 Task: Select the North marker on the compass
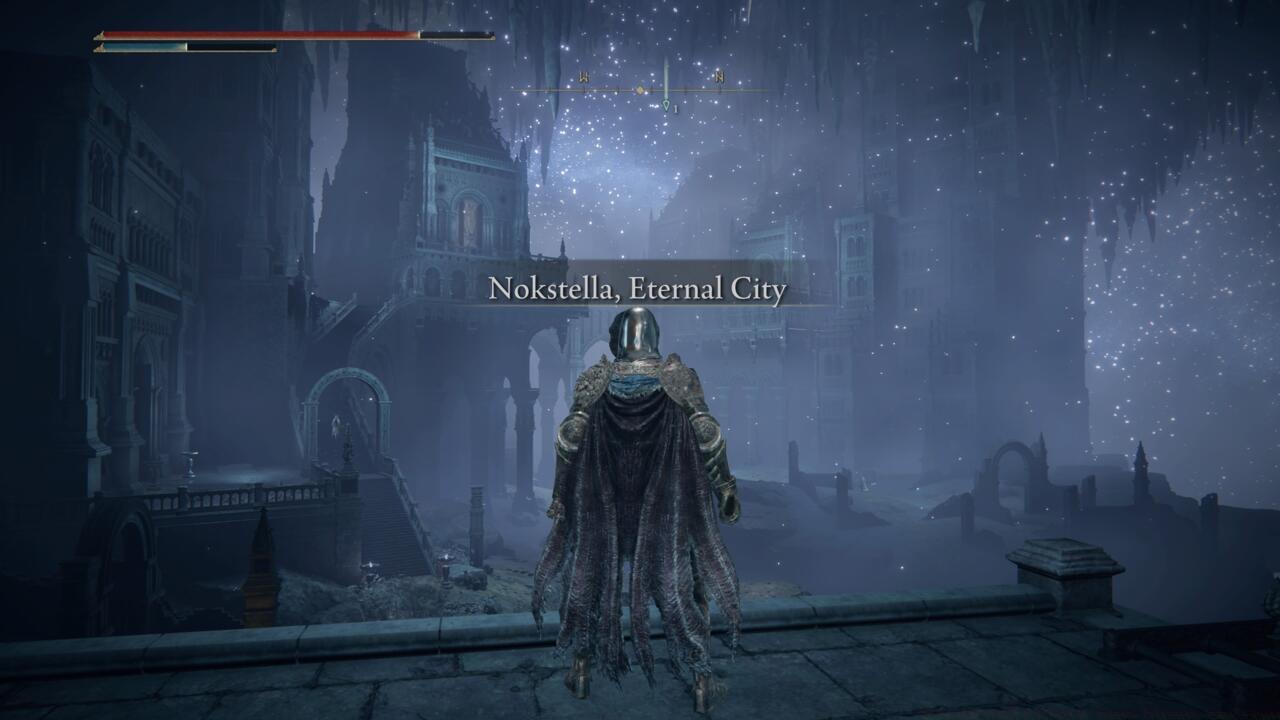pos(718,77)
